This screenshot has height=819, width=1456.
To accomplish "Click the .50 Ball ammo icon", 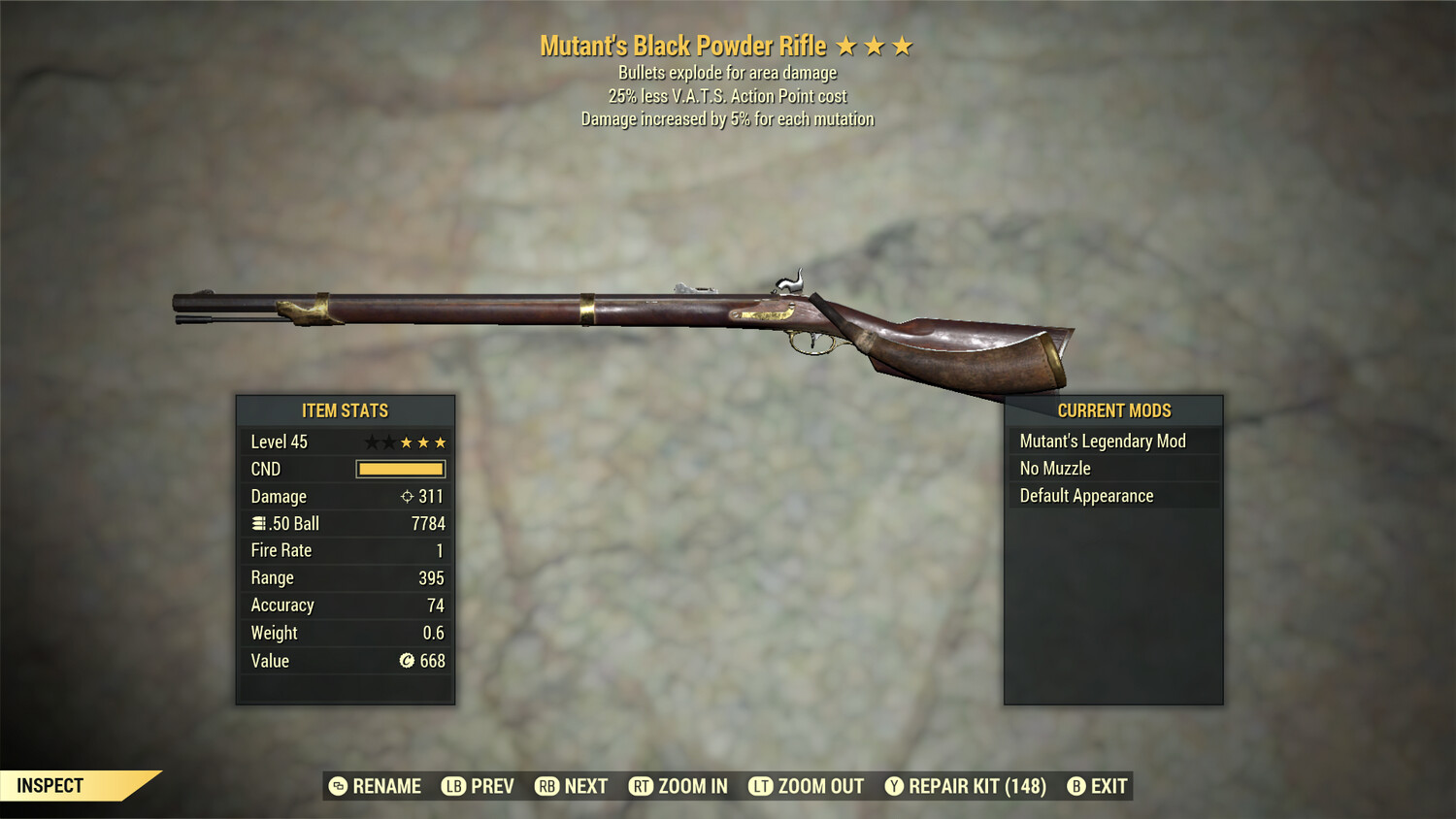I will point(257,523).
